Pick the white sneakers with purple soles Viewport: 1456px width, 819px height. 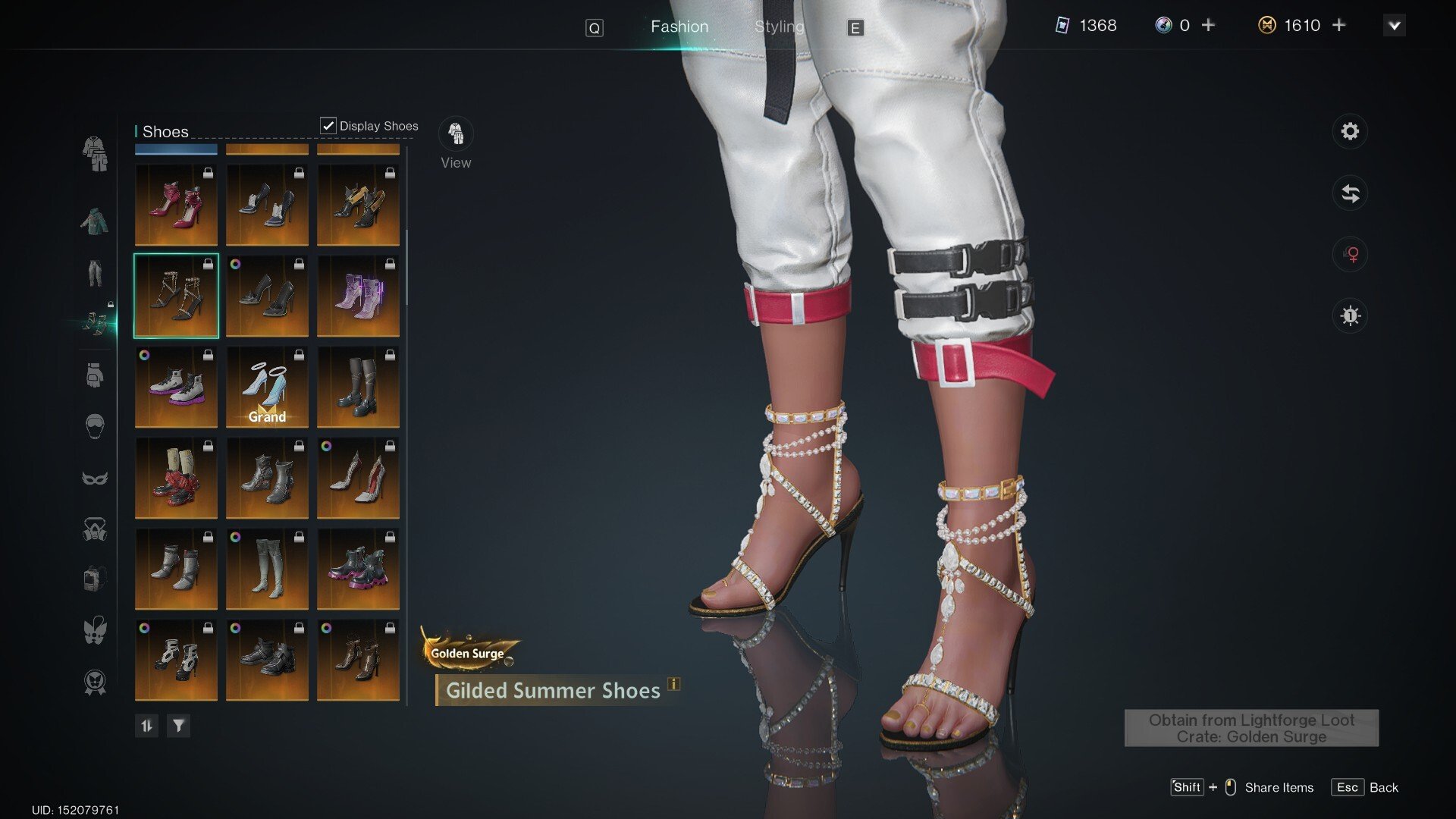(x=176, y=387)
